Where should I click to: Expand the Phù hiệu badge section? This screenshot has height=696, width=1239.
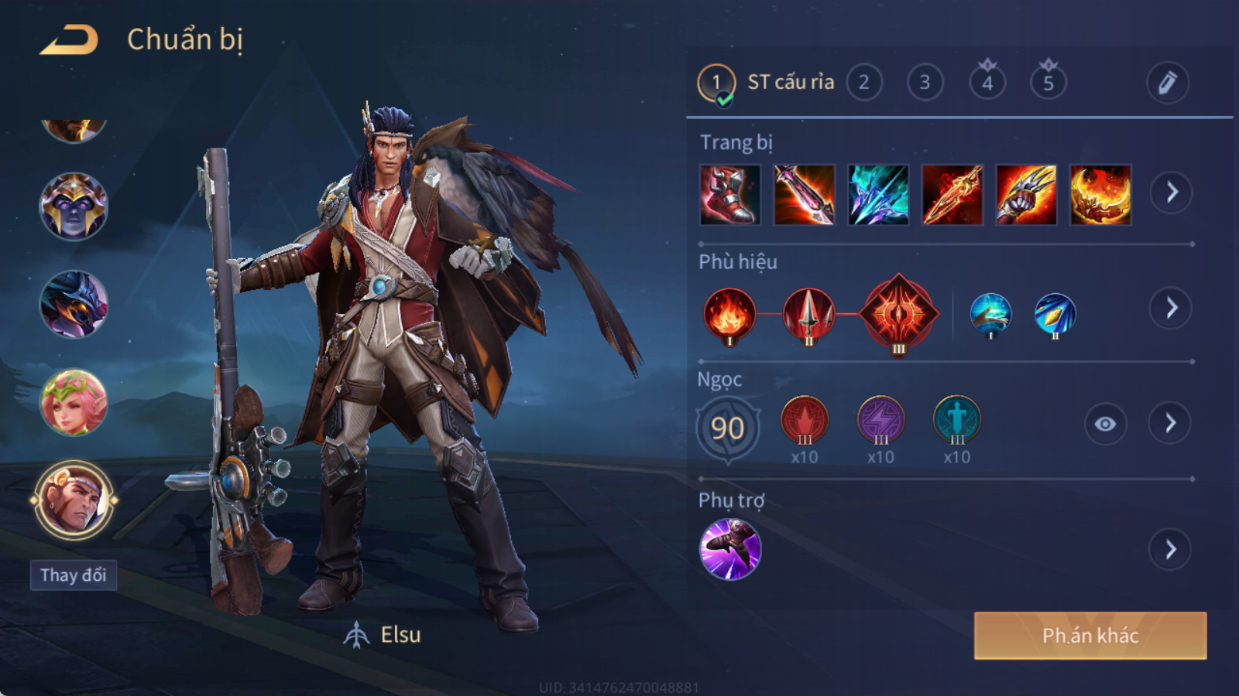click(x=1170, y=308)
